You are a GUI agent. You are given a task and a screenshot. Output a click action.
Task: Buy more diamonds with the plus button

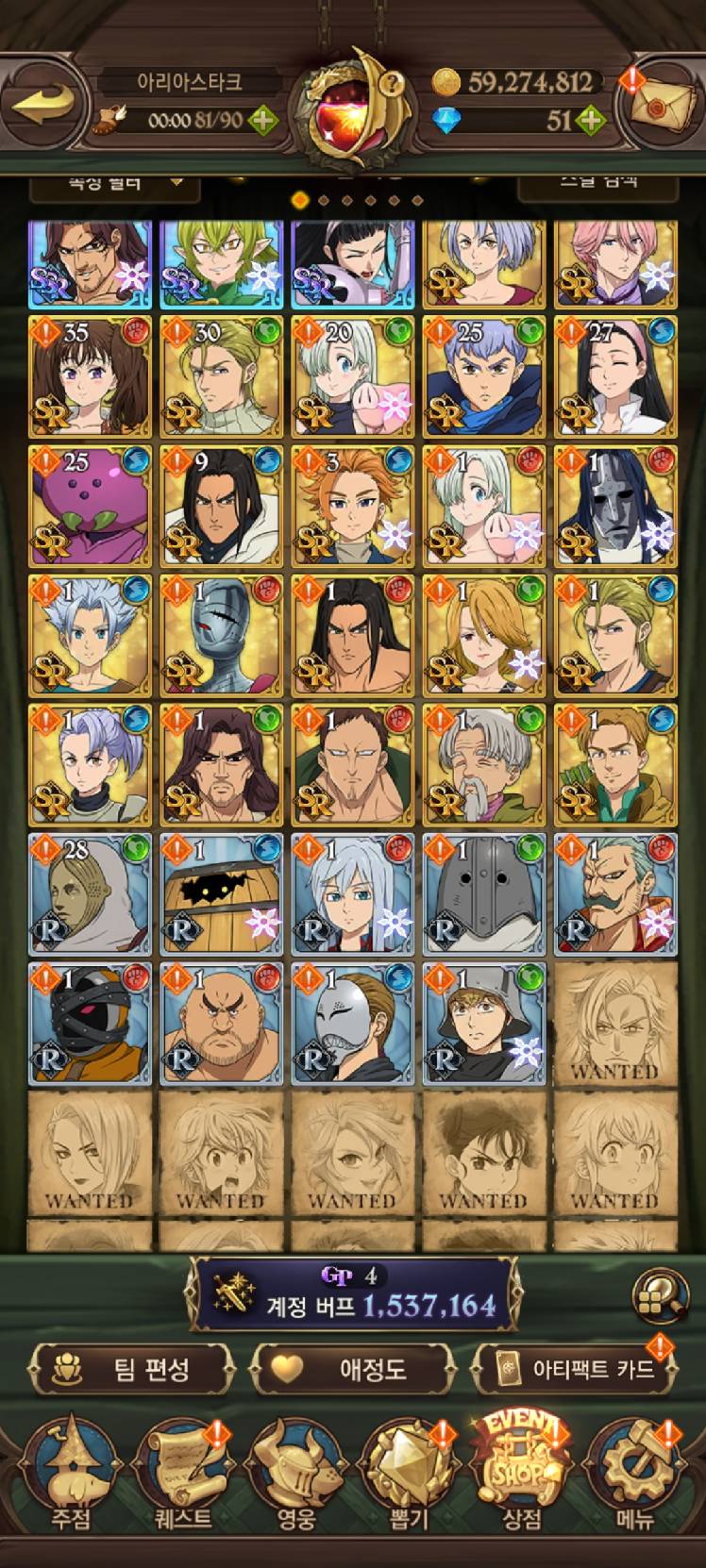590,120
